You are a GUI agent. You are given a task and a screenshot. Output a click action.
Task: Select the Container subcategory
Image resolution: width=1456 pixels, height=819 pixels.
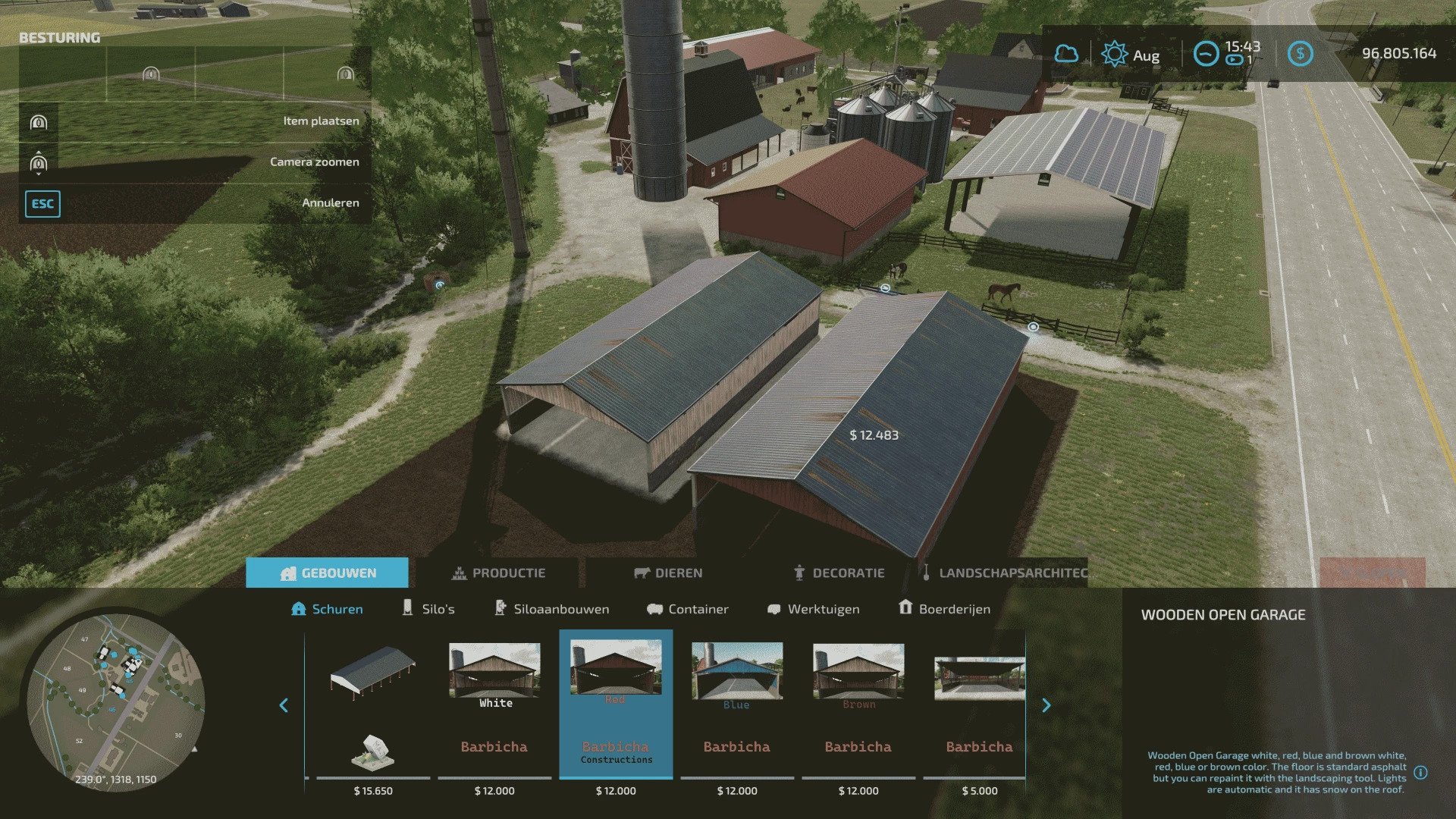(x=688, y=609)
